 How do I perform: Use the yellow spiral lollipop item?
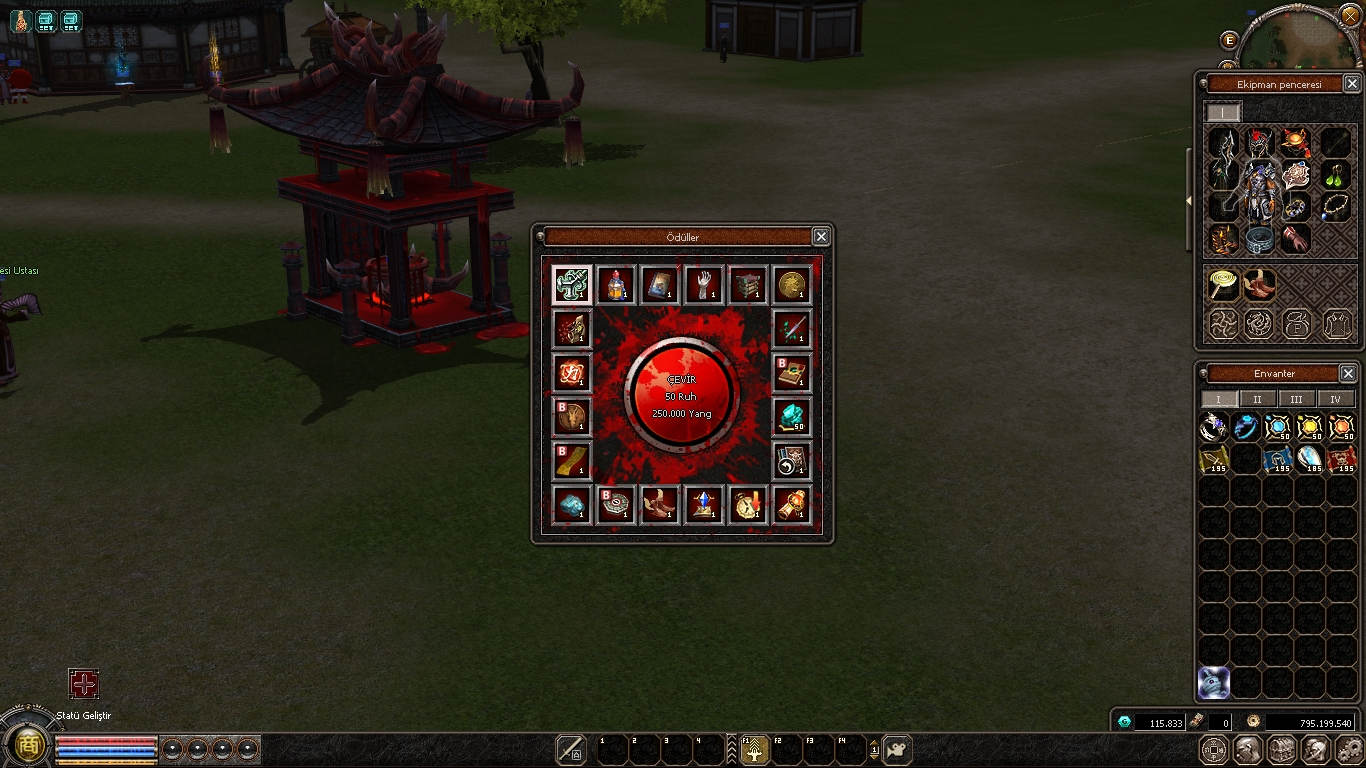(1222, 285)
